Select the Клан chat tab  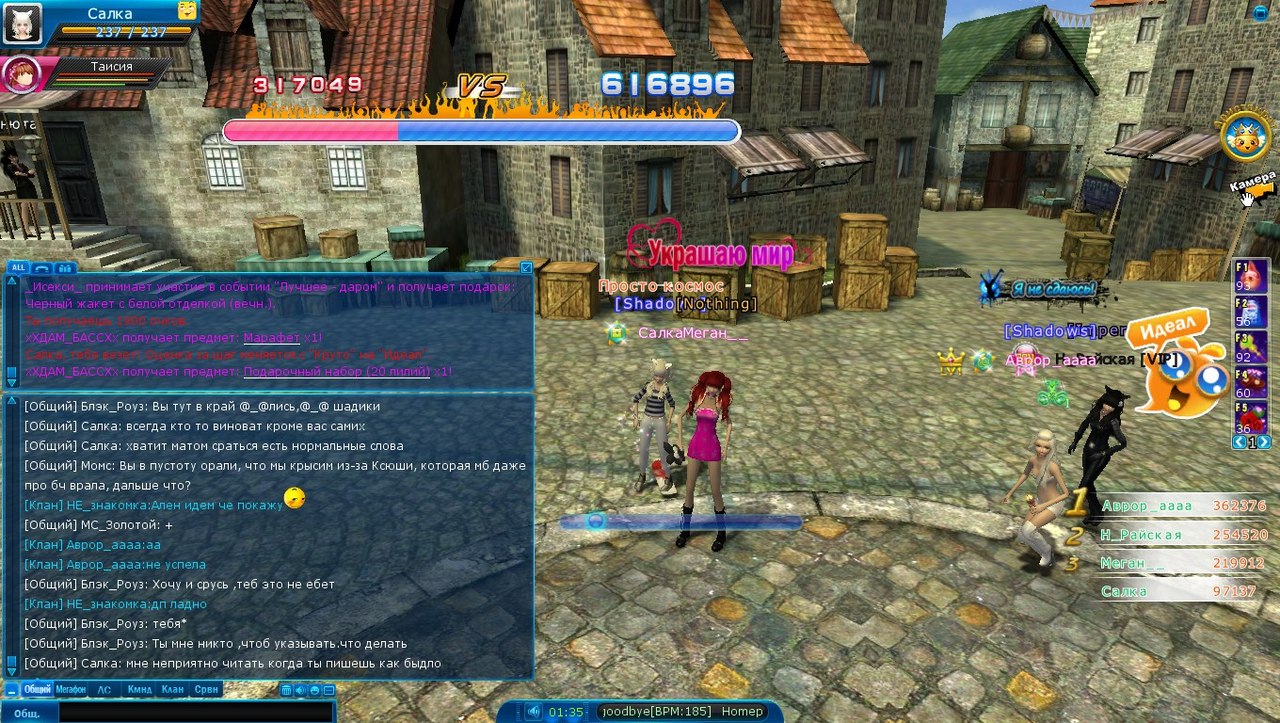click(172, 689)
